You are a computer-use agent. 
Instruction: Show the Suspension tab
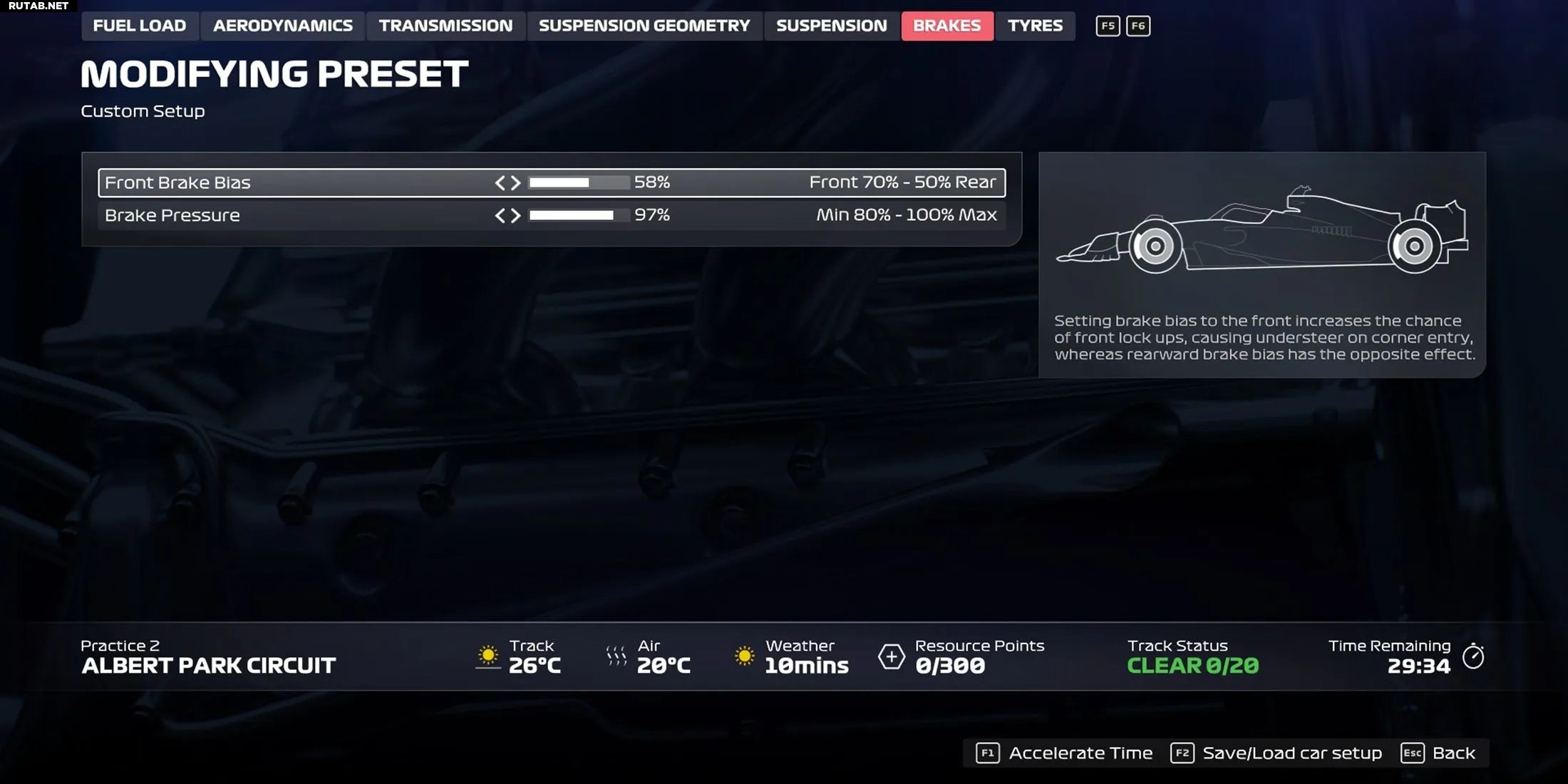click(832, 26)
